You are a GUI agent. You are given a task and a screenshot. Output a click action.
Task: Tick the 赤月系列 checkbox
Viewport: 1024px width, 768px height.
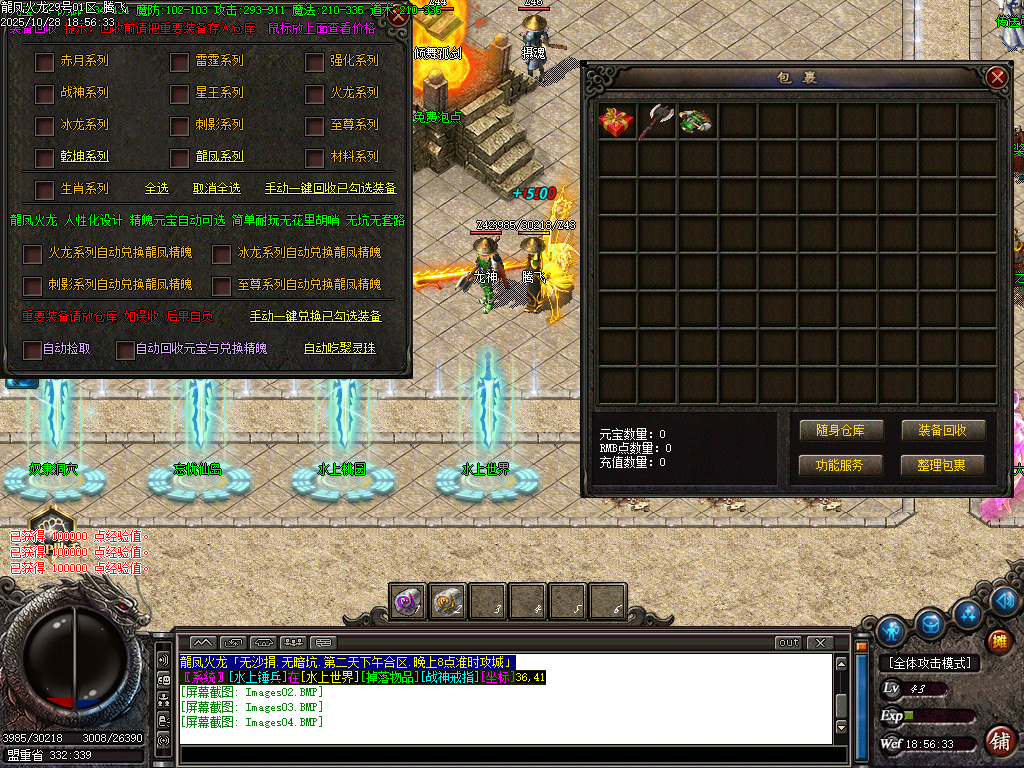point(45,62)
